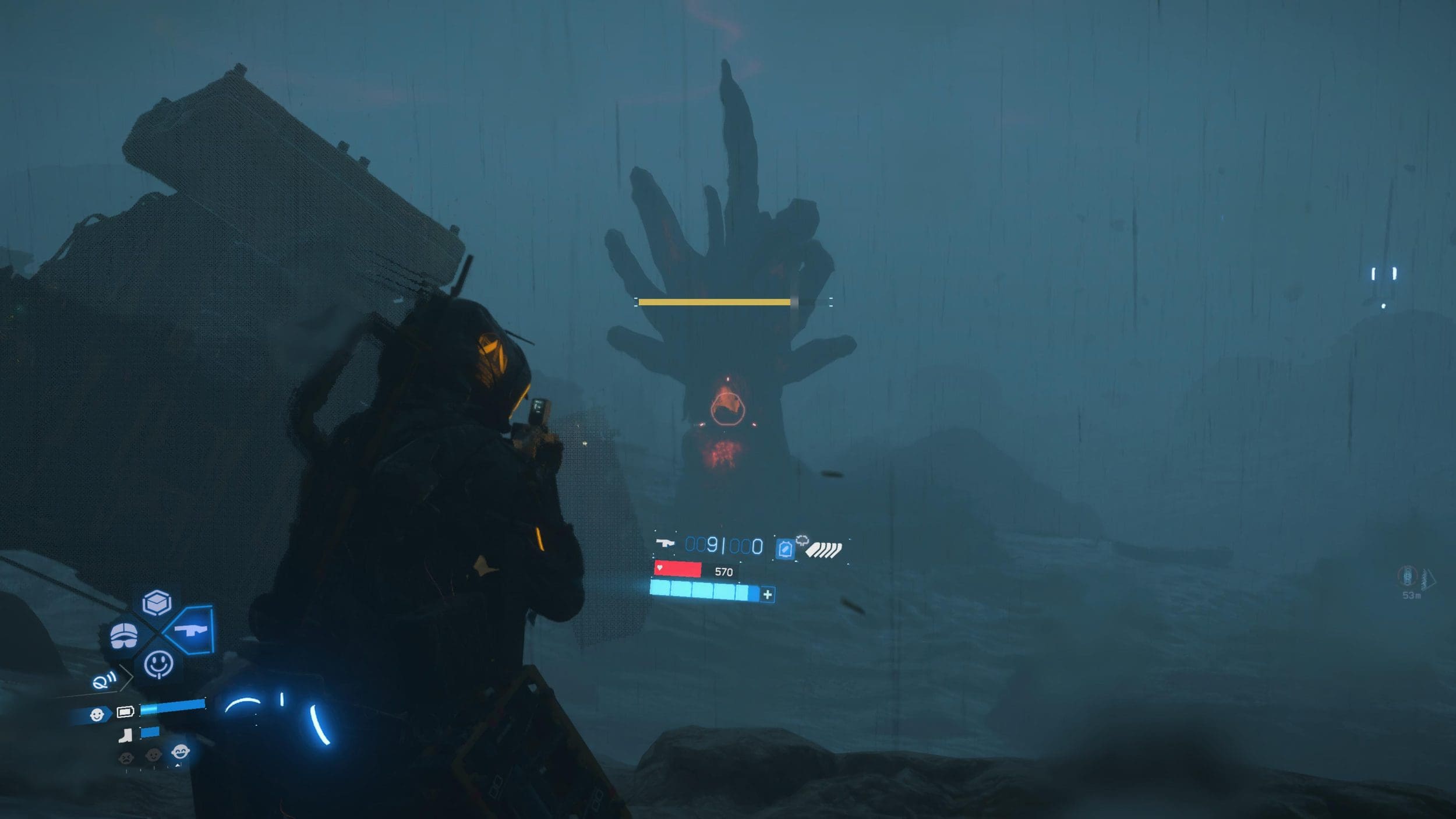Image resolution: width=1456 pixels, height=819 pixels.
Task: Open the cap and glasses equipment slot
Action: (124, 635)
